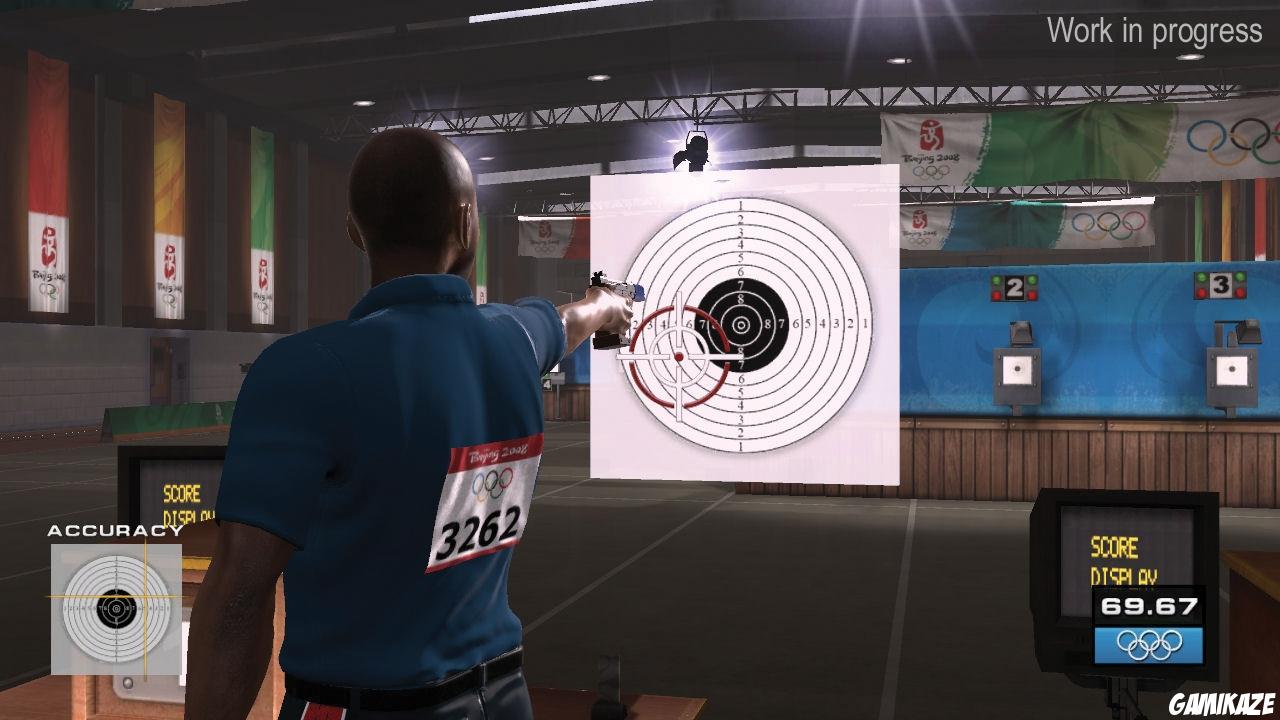Toggle the green indicator light on lane 2 sign
1280x720 pixels.
coord(996,278)
